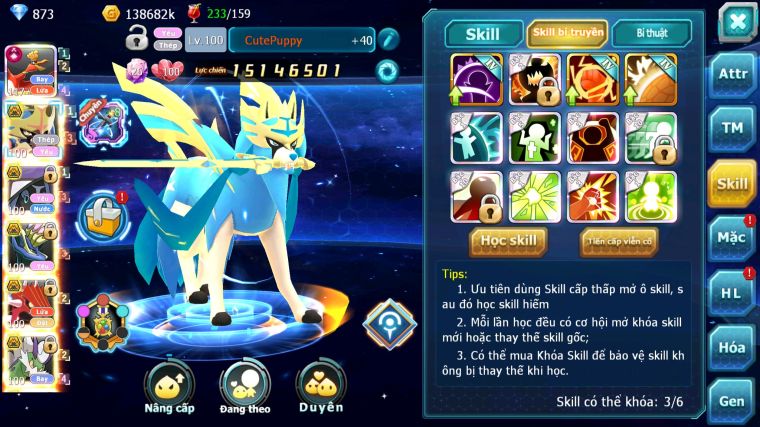Choose the red fist skill icon
Screen dimensions: 760x427
point(593,196)
